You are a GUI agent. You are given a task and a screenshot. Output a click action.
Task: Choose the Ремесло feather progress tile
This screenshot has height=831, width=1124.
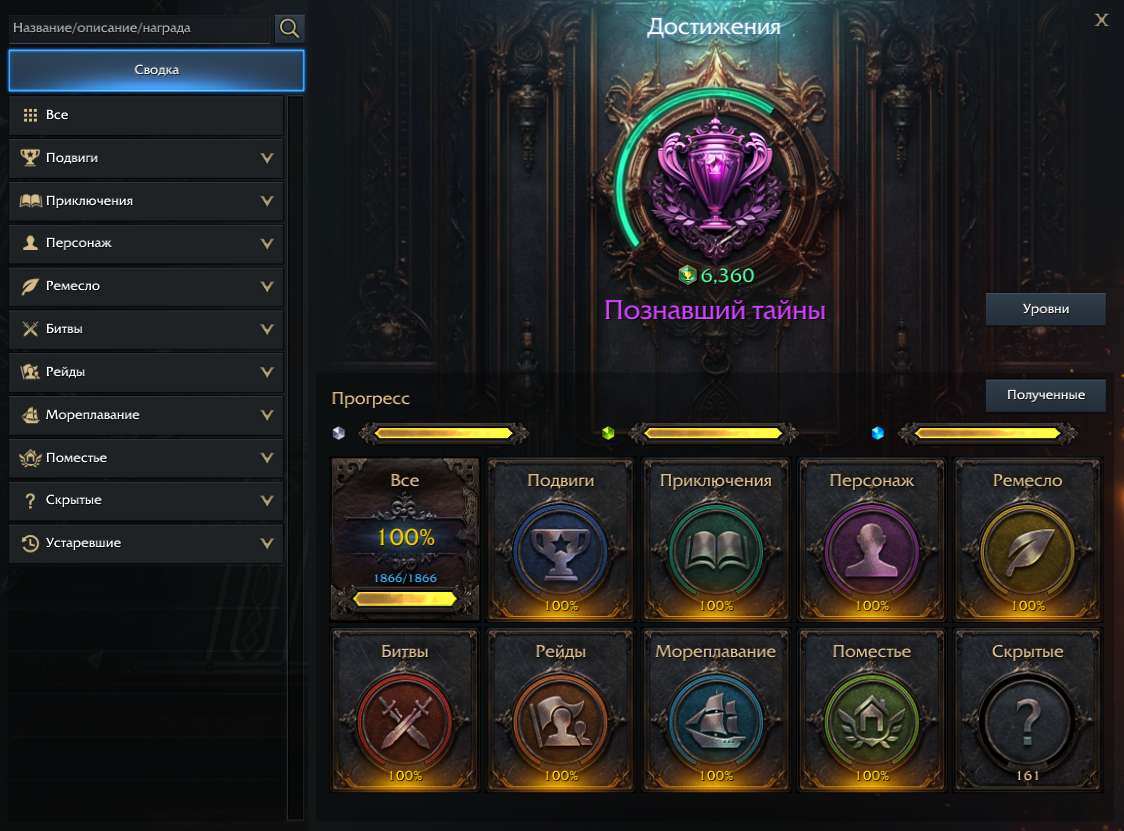pos(1027,540)
